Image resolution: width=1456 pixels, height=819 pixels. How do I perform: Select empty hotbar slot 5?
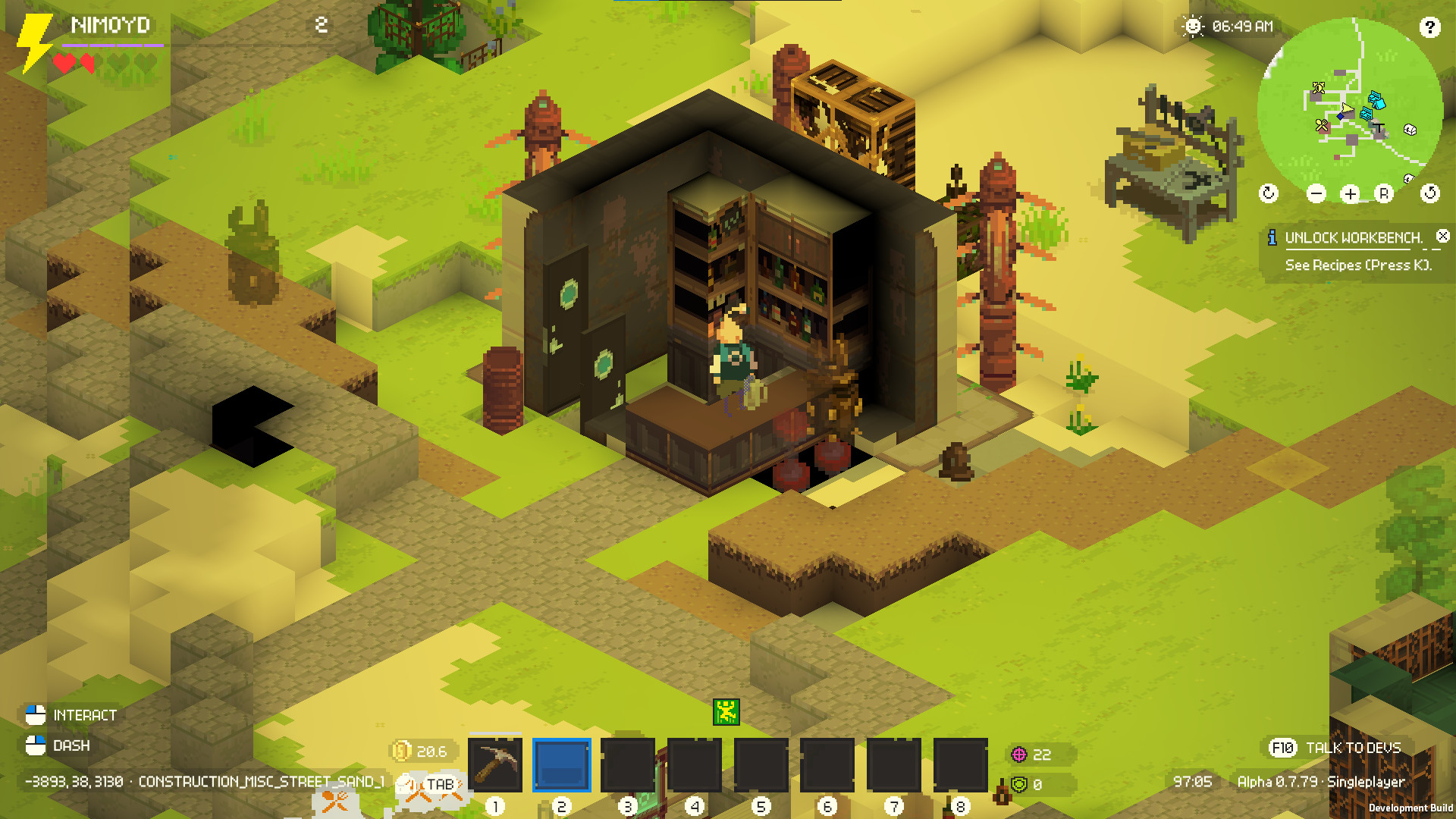[x=763, y=765]
